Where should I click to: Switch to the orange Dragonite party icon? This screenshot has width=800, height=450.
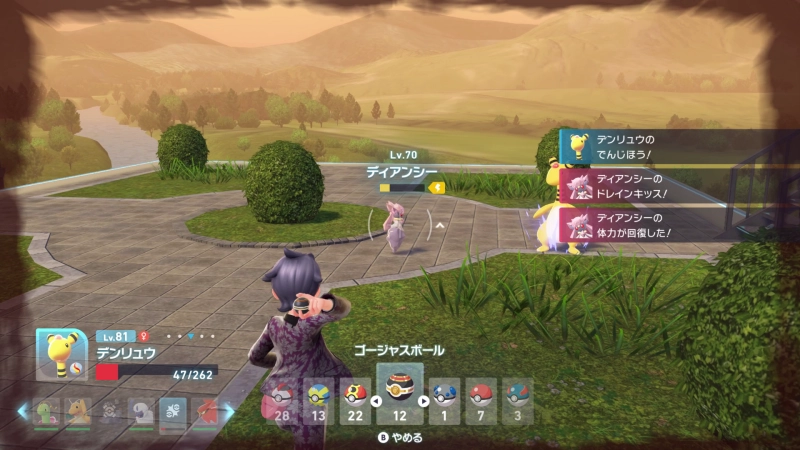coord(78,411)
